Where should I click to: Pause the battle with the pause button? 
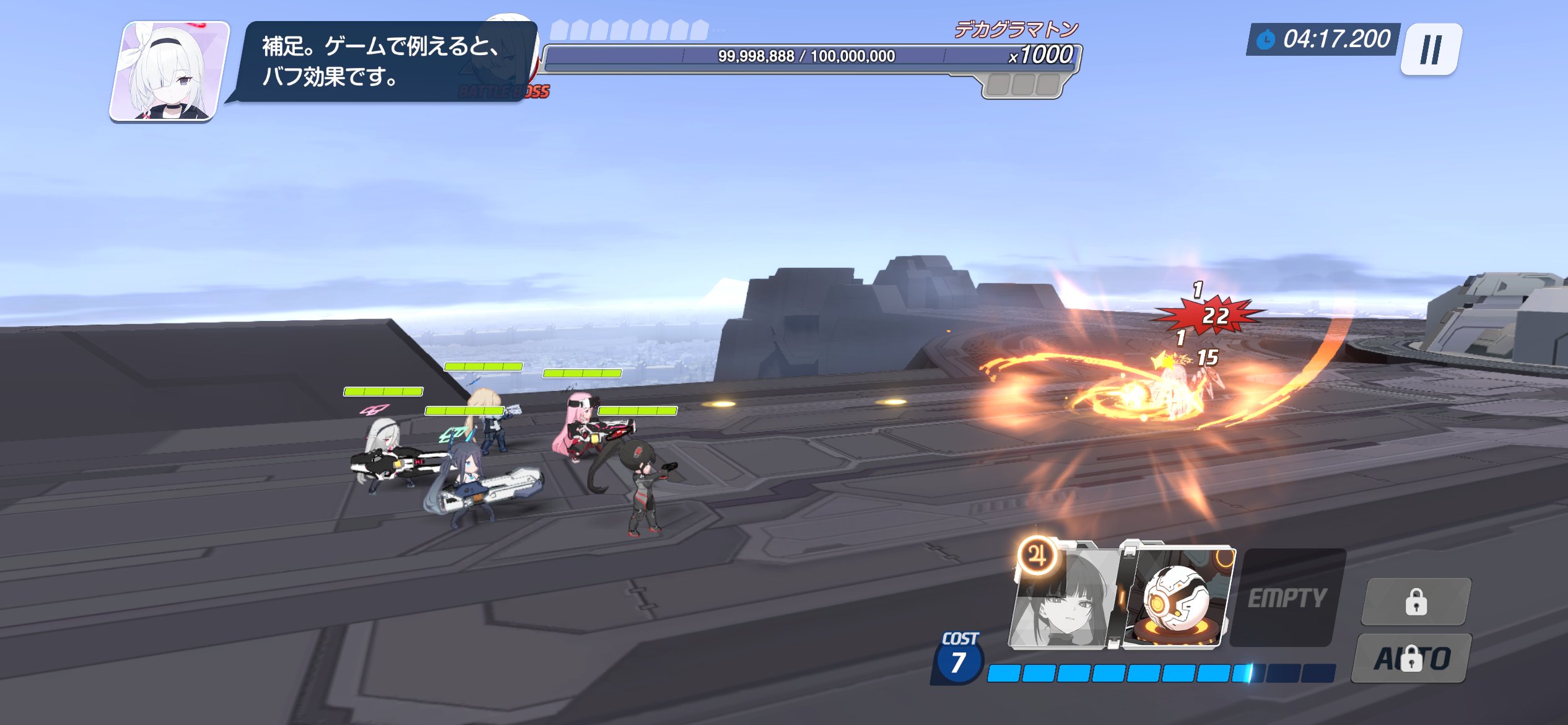point(1431,50)
